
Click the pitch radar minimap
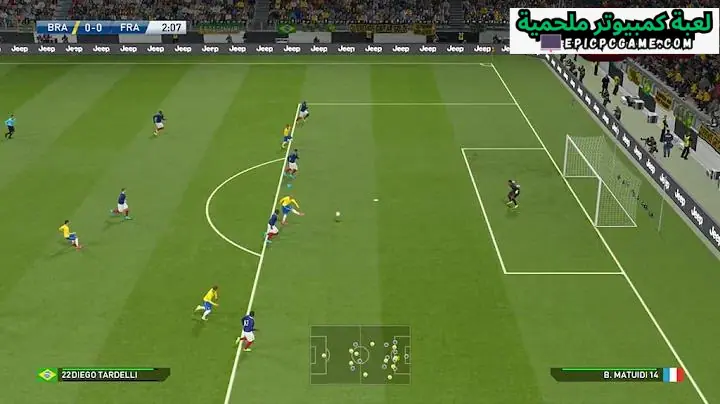(x=360, y=354)
